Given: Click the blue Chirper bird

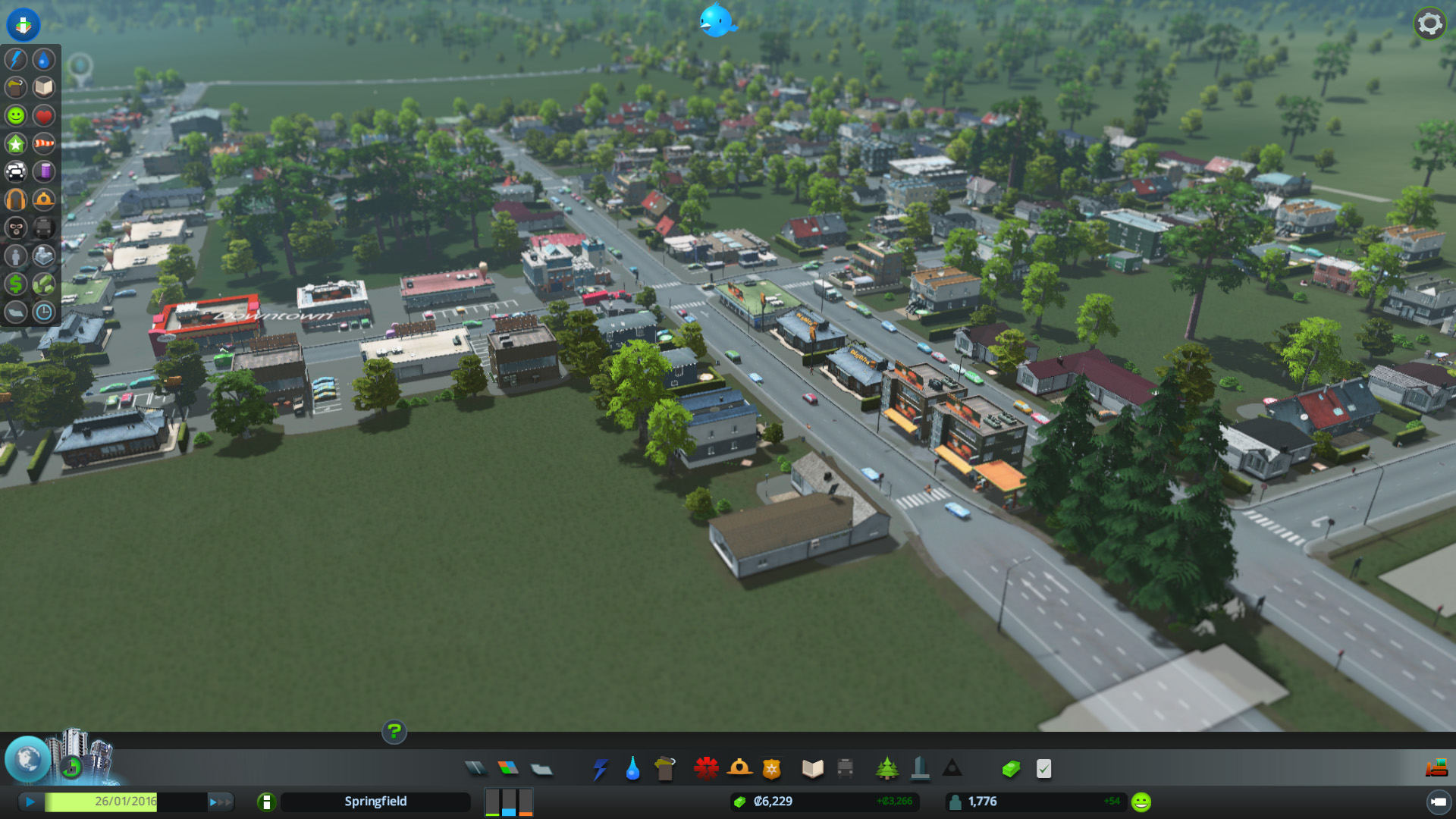Looking at the screenshot, I should (x=716, y=20).
